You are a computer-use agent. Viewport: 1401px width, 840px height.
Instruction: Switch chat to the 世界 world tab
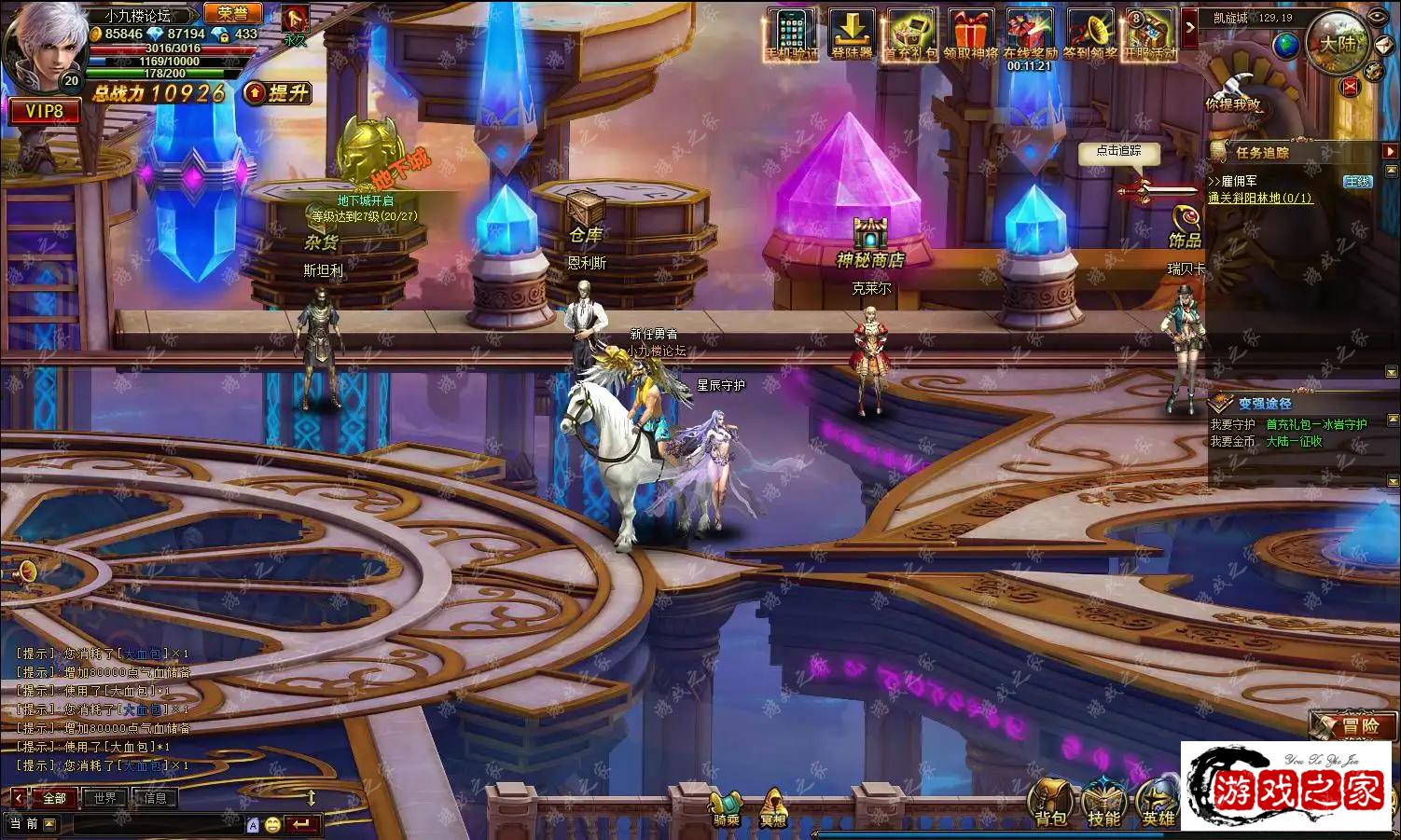104,798
